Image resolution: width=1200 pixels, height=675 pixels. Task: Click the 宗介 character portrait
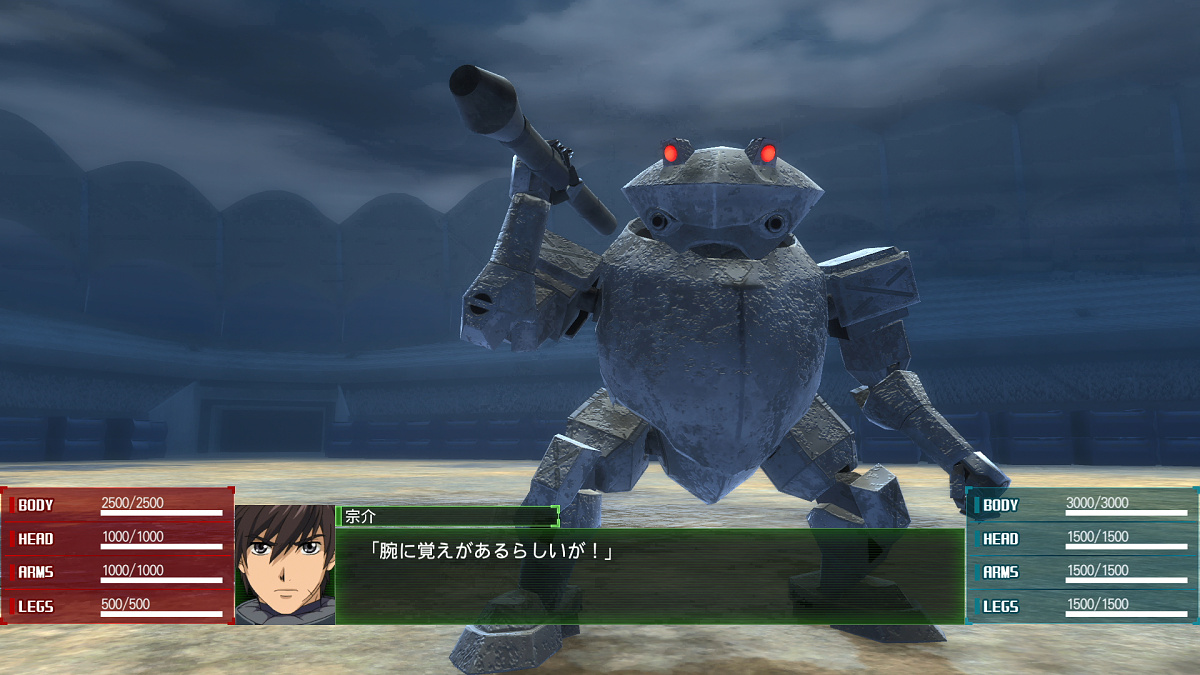285,565
